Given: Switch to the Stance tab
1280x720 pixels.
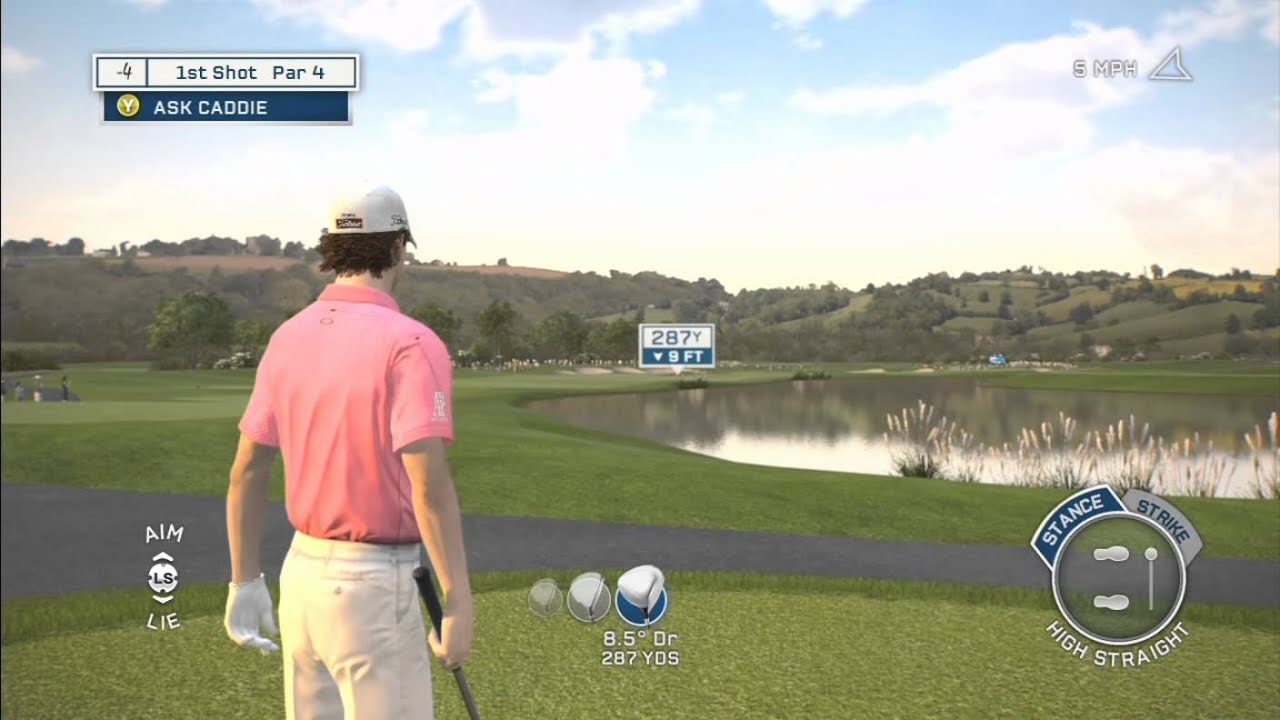Looking at the screenshot, I should (x=1076, y=517).
